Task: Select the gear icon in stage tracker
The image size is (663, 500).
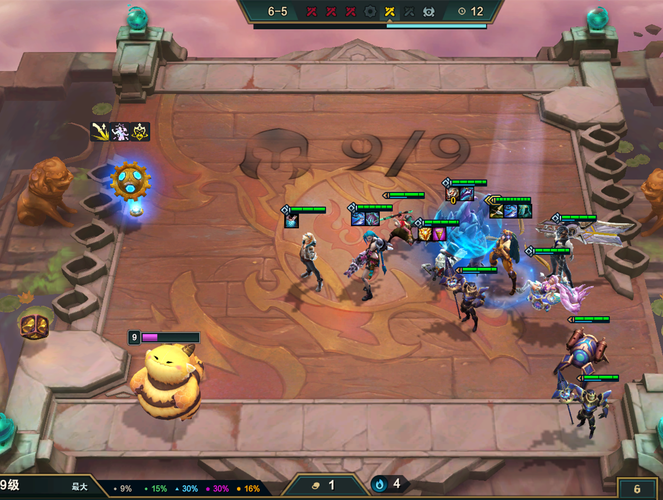Action: pos(371,12)
